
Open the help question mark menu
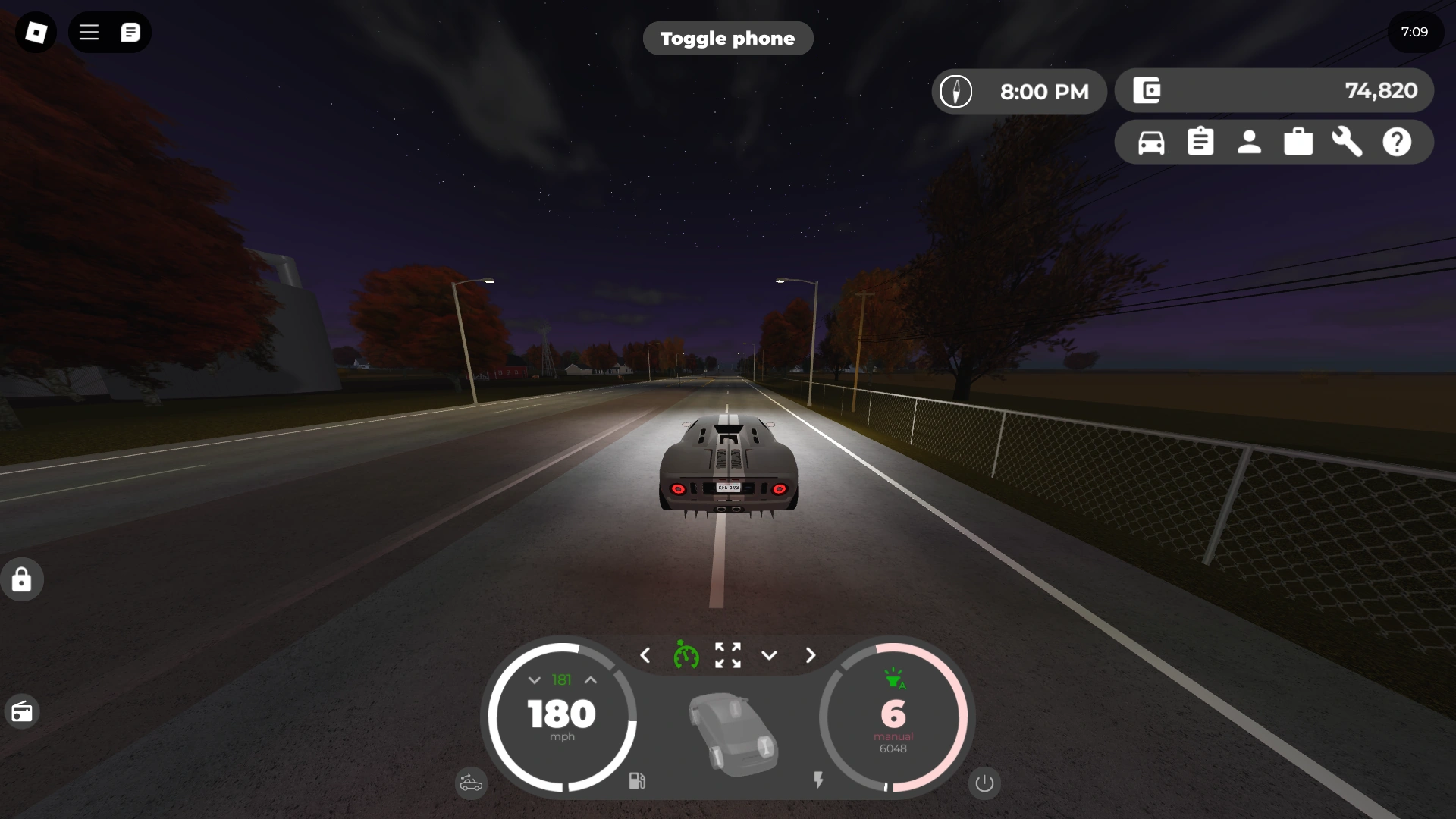1397,142
